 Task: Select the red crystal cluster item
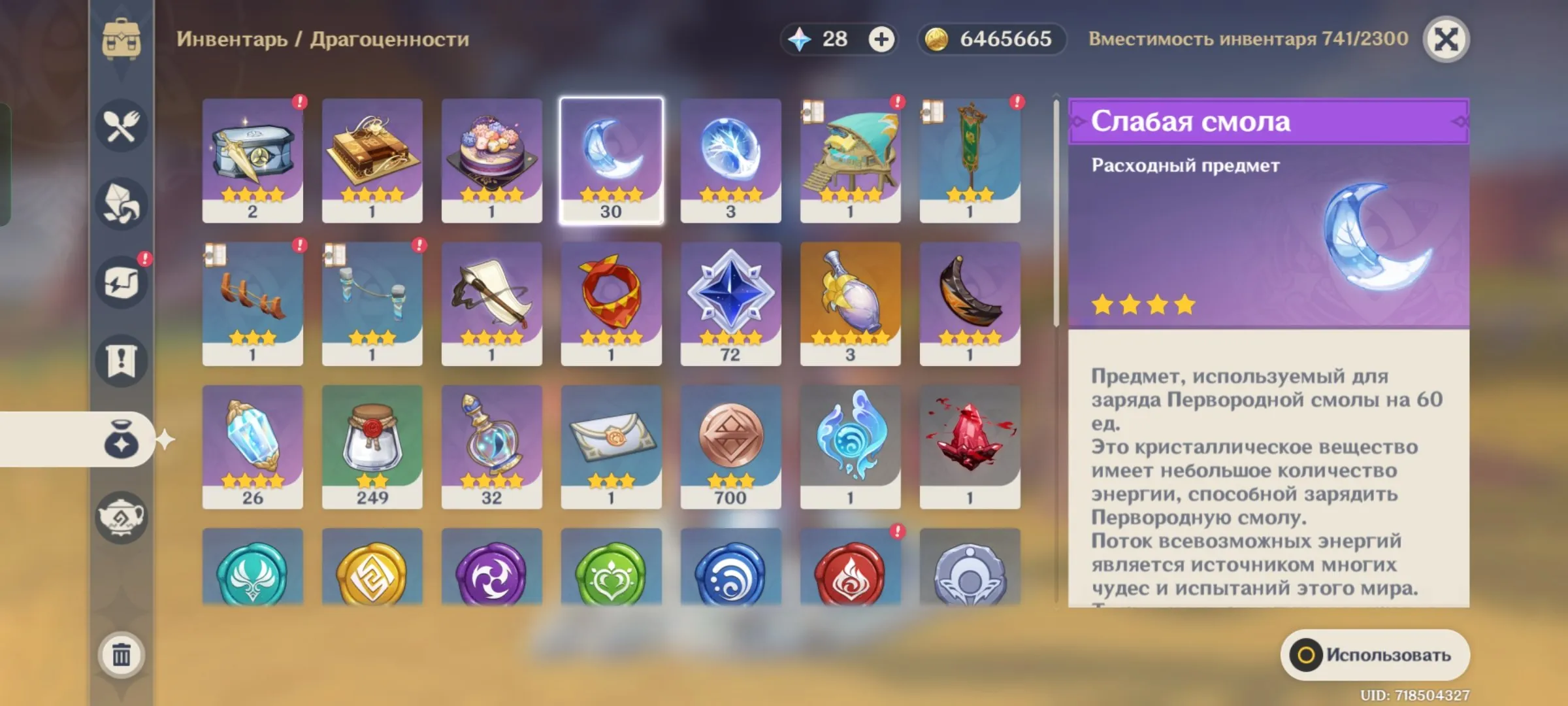970,446
